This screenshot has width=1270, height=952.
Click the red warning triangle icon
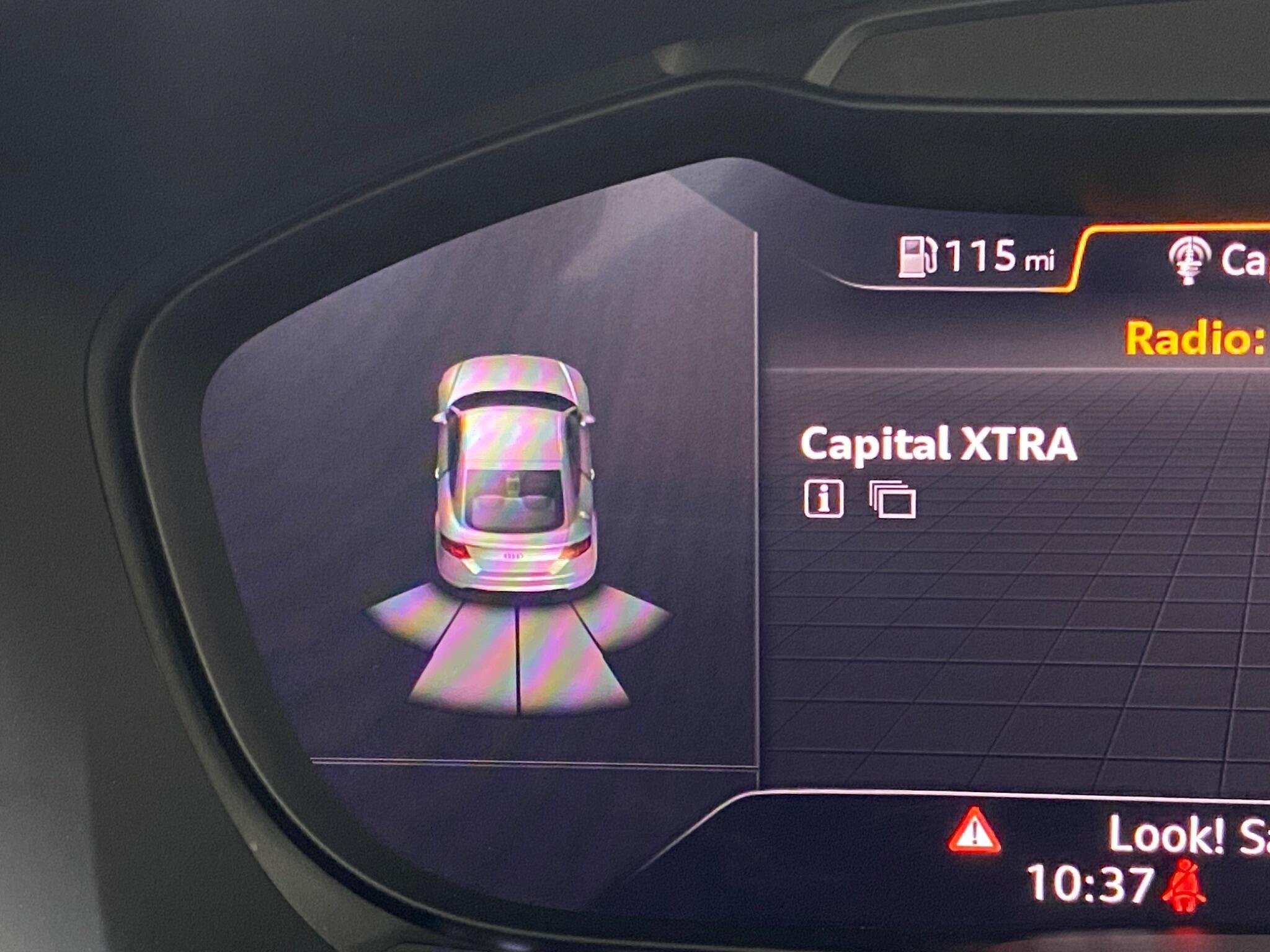point(974,831)
